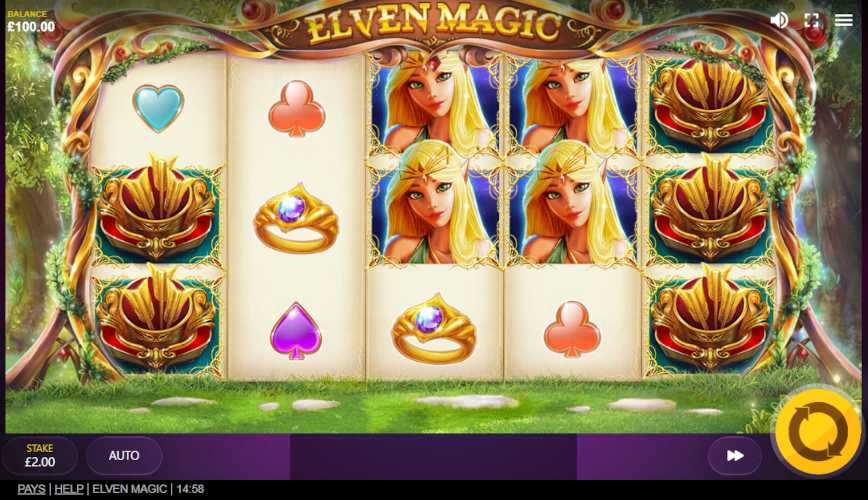Screen dimensions: 868x500
Task: Spin the reels with the gold button
Action: [x=817, y=432]
